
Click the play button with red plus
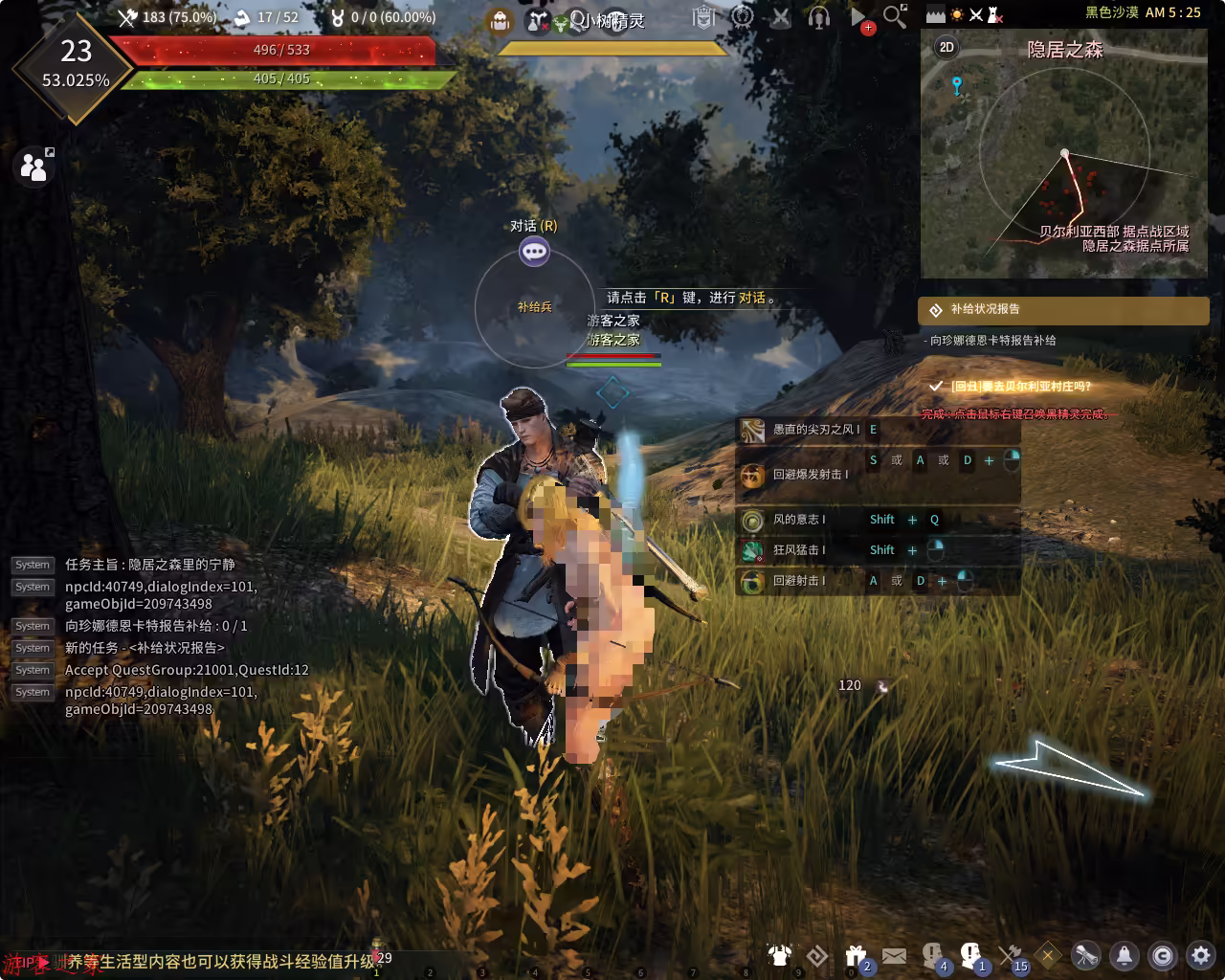(859, 18)
